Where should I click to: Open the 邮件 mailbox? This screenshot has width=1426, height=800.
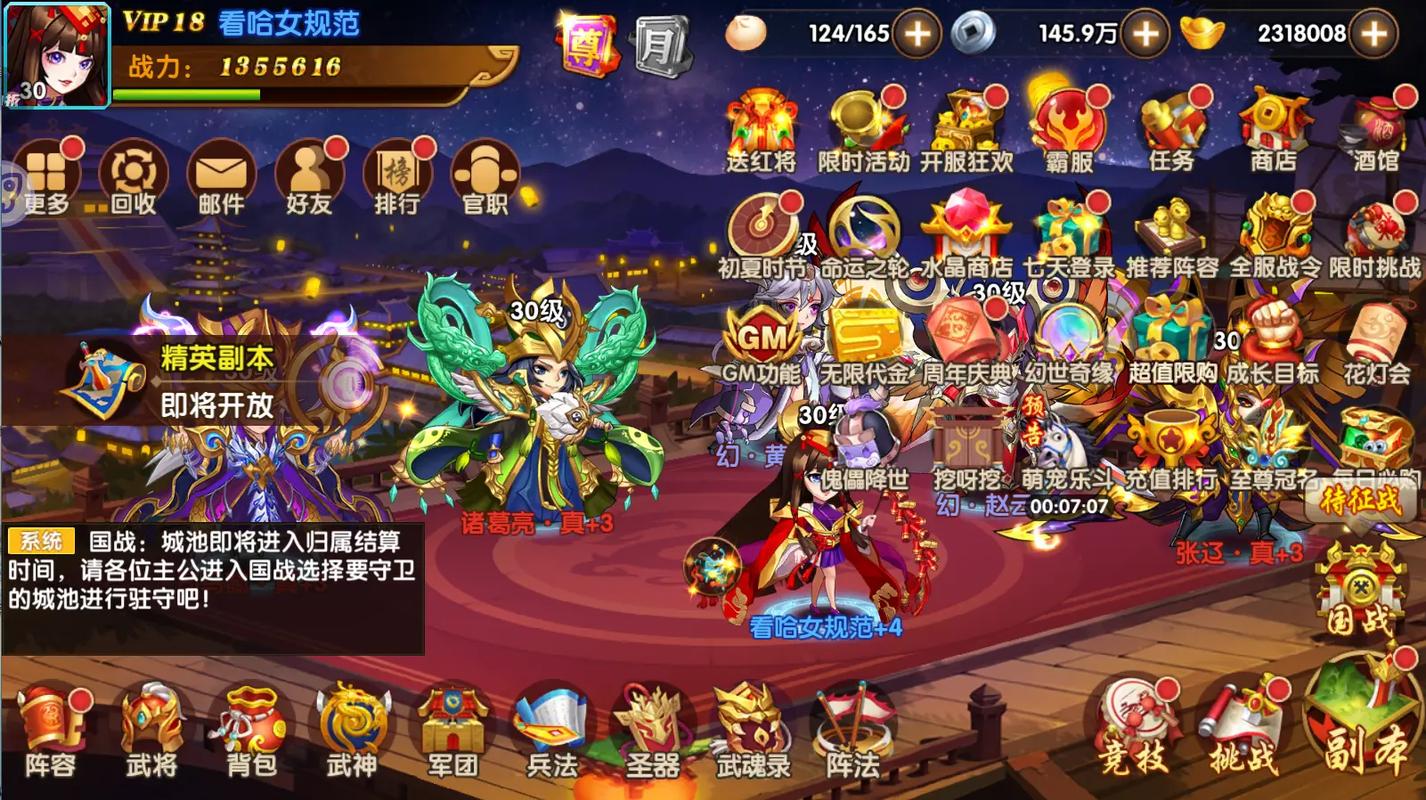[x=221, y=177]
